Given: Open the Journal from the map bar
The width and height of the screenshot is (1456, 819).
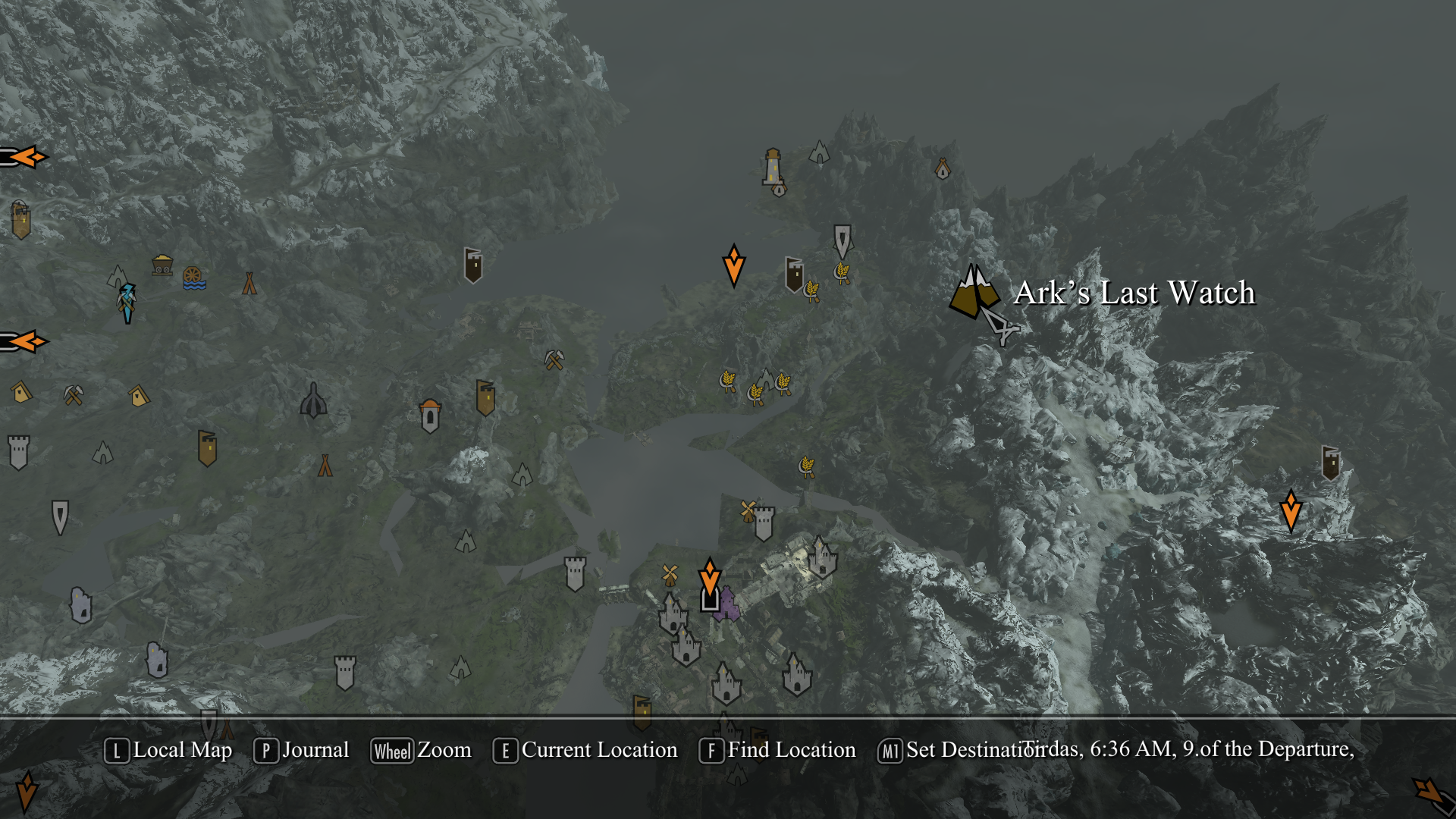Looking at the screenshot, I should (x=301, y=751).
